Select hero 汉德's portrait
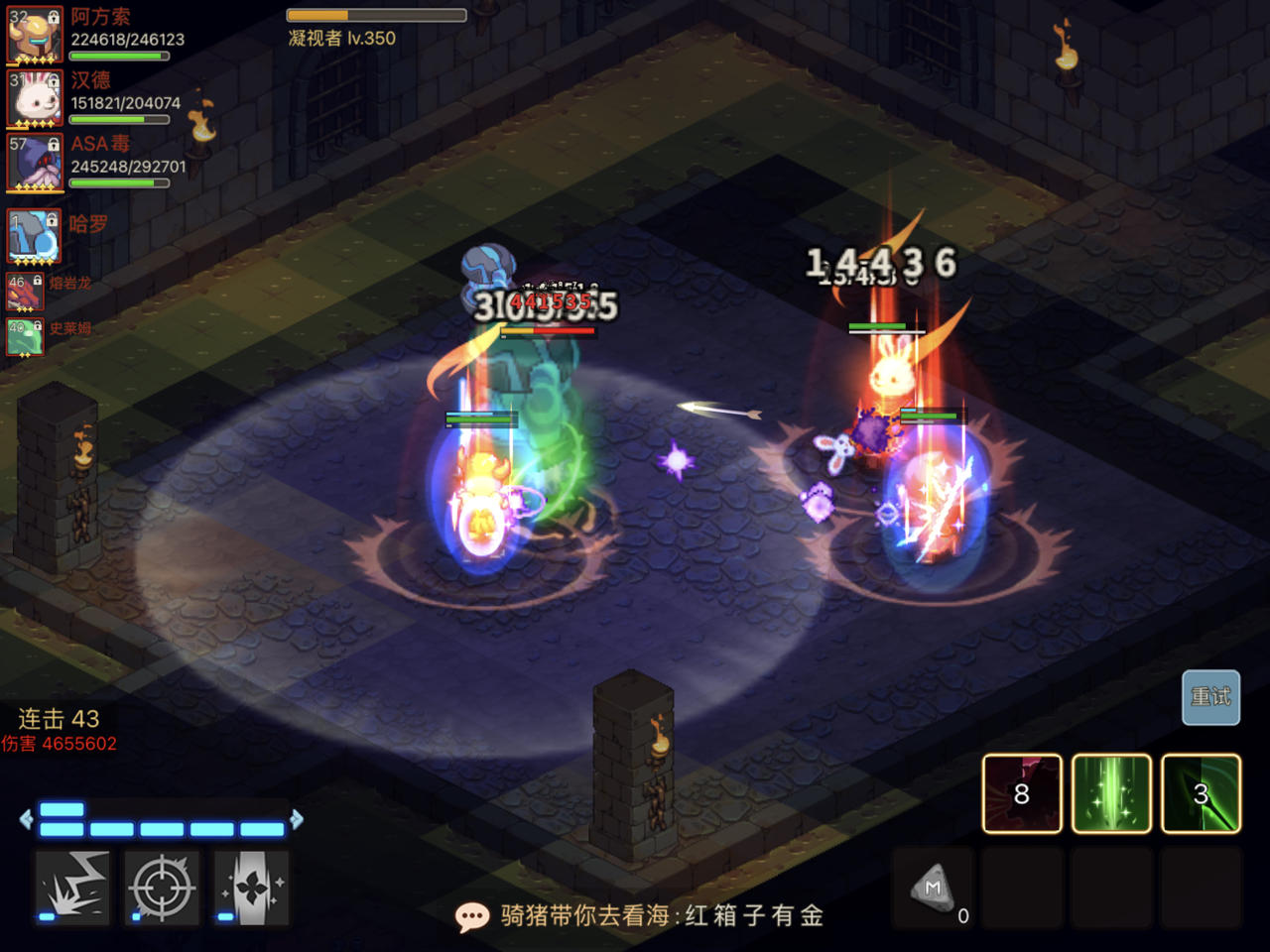Viewport: 1270px width, 952px height. pyautogui.click(x=35, y=99)
